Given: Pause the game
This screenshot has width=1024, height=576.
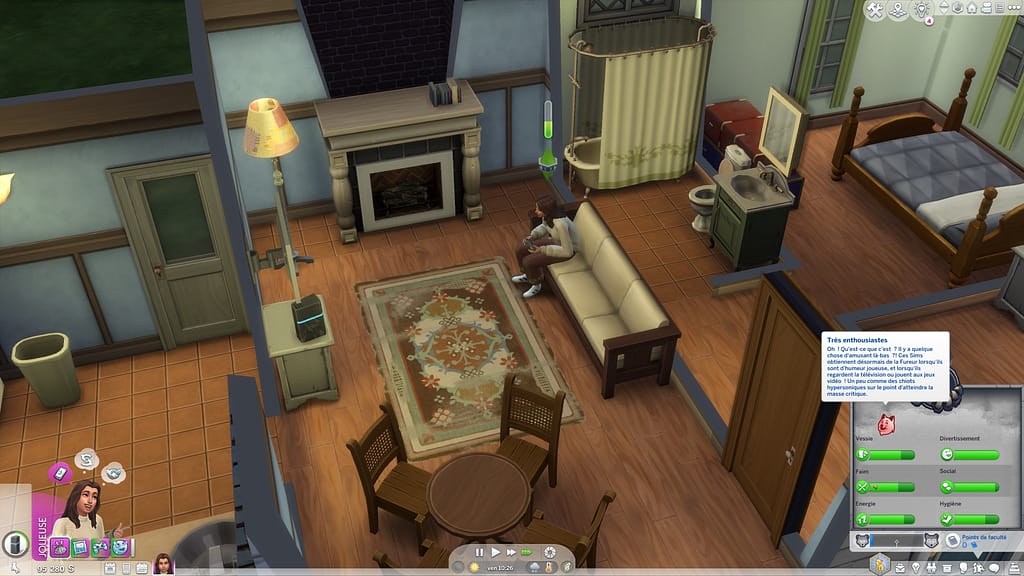Looking at the screenshot, I should pyautogui.click(x=479, y=551).
